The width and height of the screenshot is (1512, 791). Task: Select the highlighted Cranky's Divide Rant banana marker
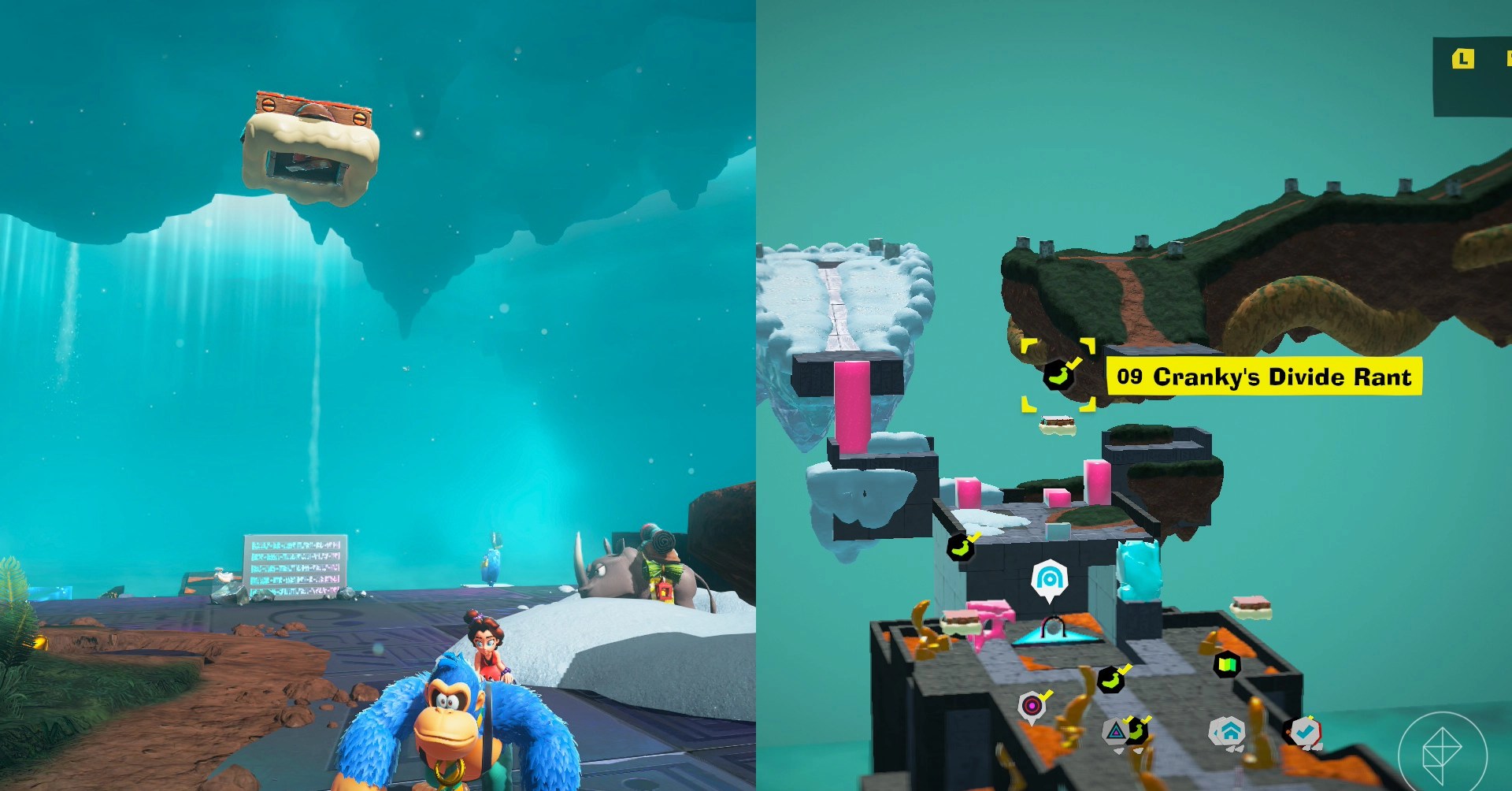coord(1058,375)
